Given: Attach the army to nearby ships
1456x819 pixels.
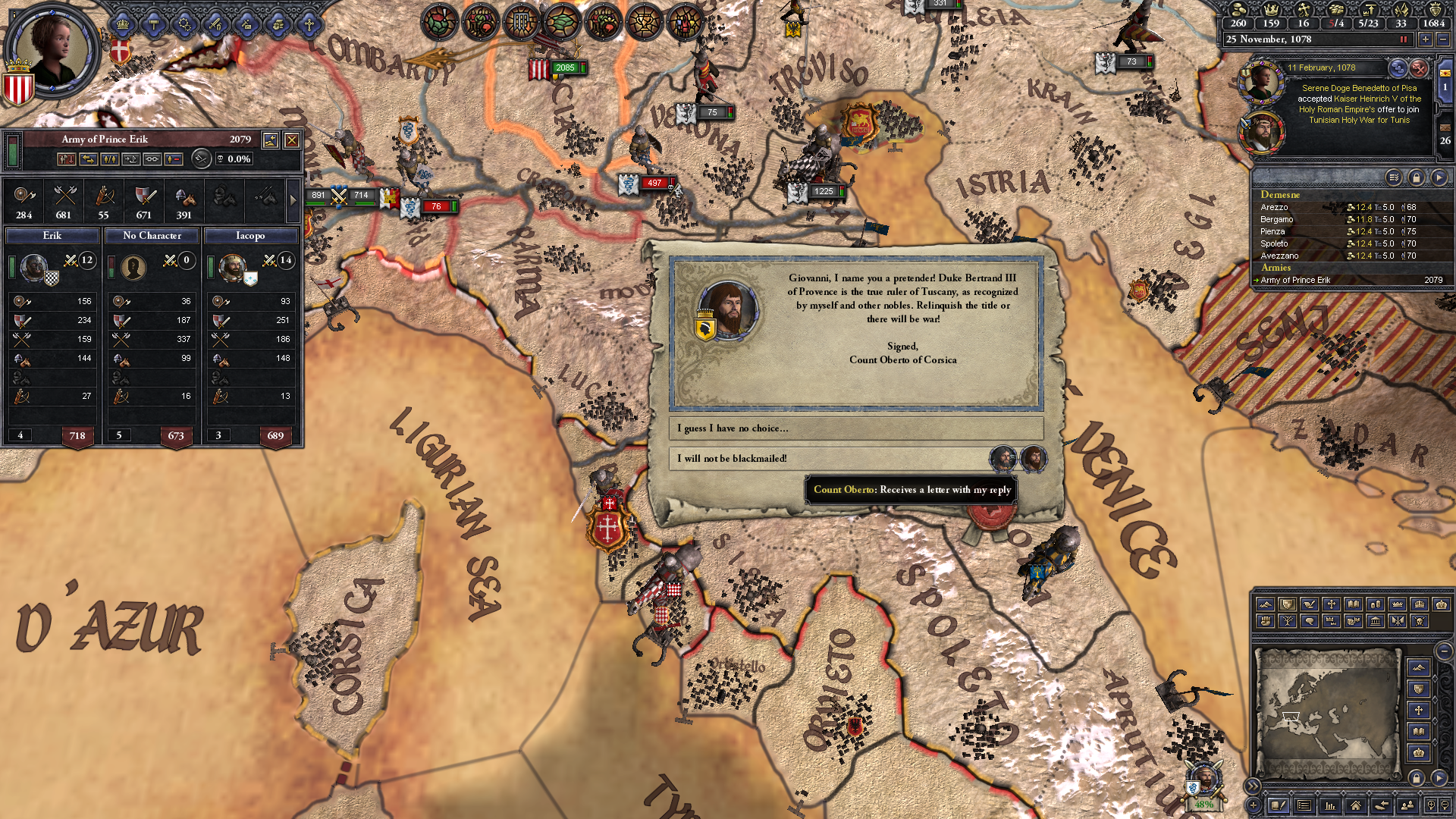Looking at the screenshot, I should pos(130,159).
